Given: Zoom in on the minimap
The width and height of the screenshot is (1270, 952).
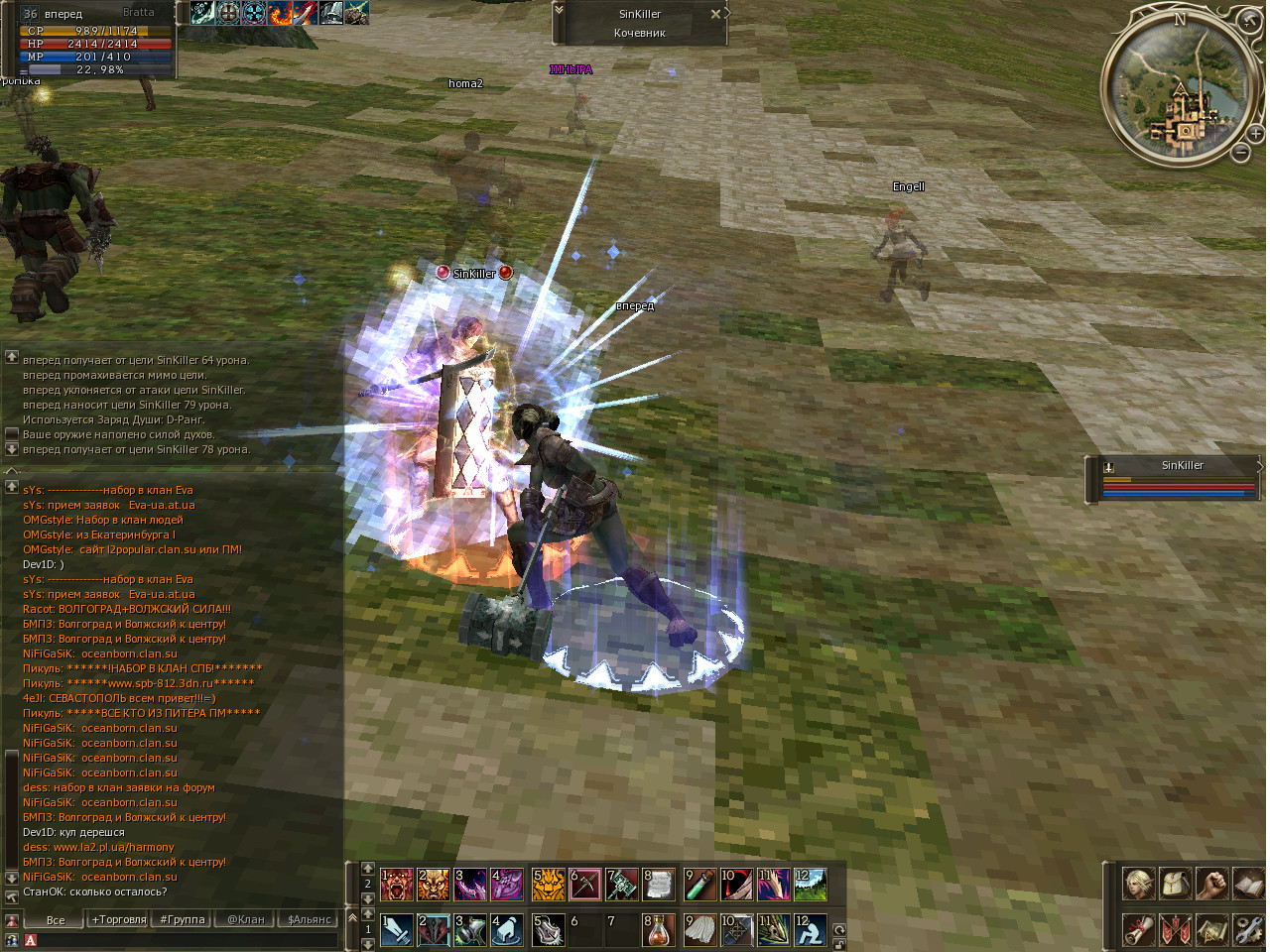Looking at the screenshot, I should click(1255, 133).
